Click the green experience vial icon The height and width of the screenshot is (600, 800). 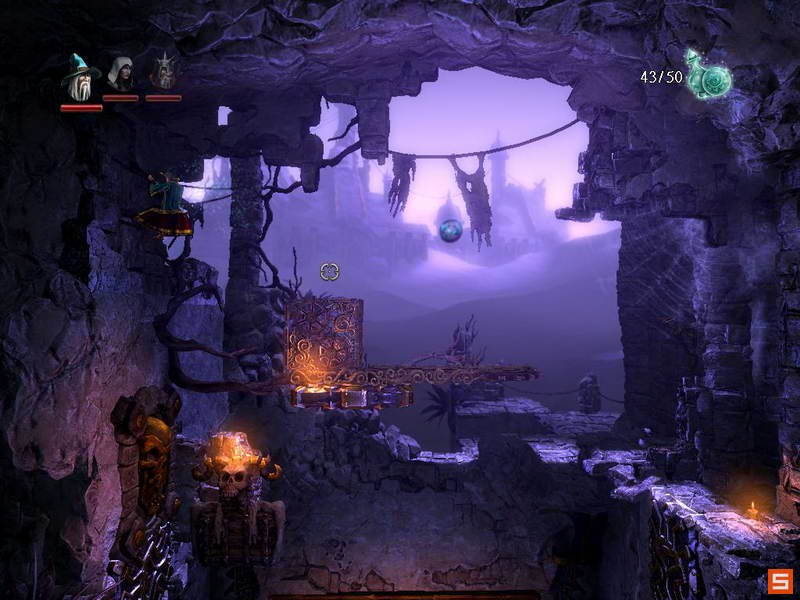709,76
